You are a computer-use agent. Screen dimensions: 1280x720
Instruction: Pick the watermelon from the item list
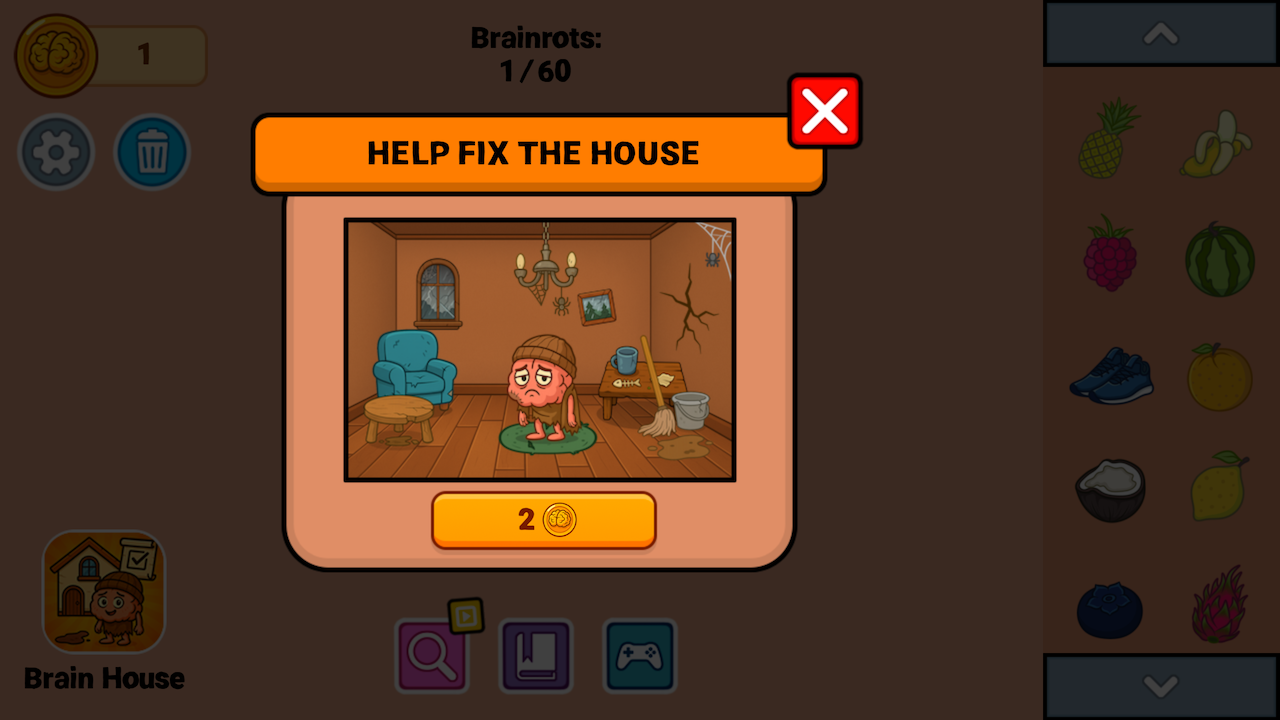[1219, 260]
